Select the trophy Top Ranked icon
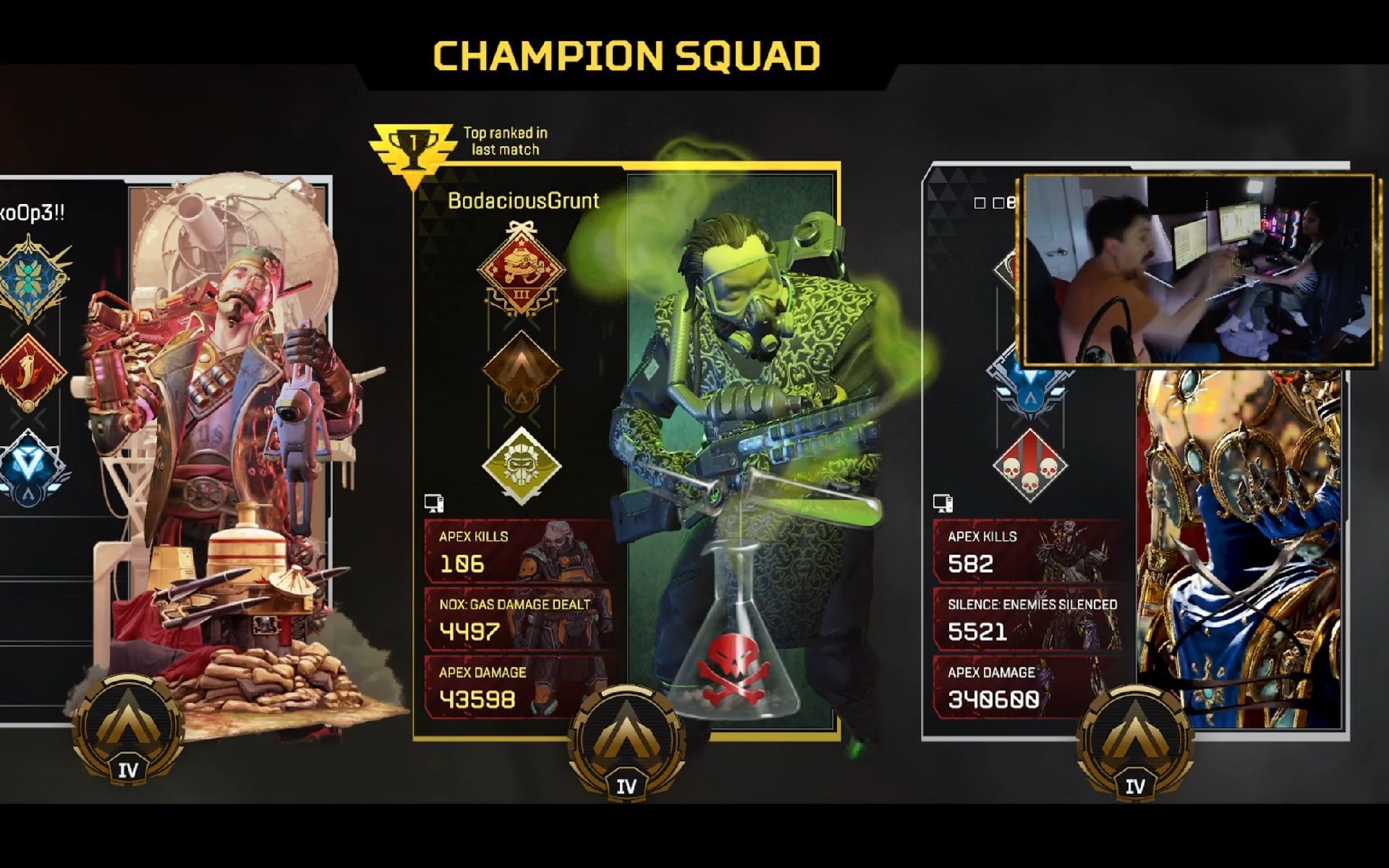Viewport: 1389px width, 868px height. coord(412,144)
